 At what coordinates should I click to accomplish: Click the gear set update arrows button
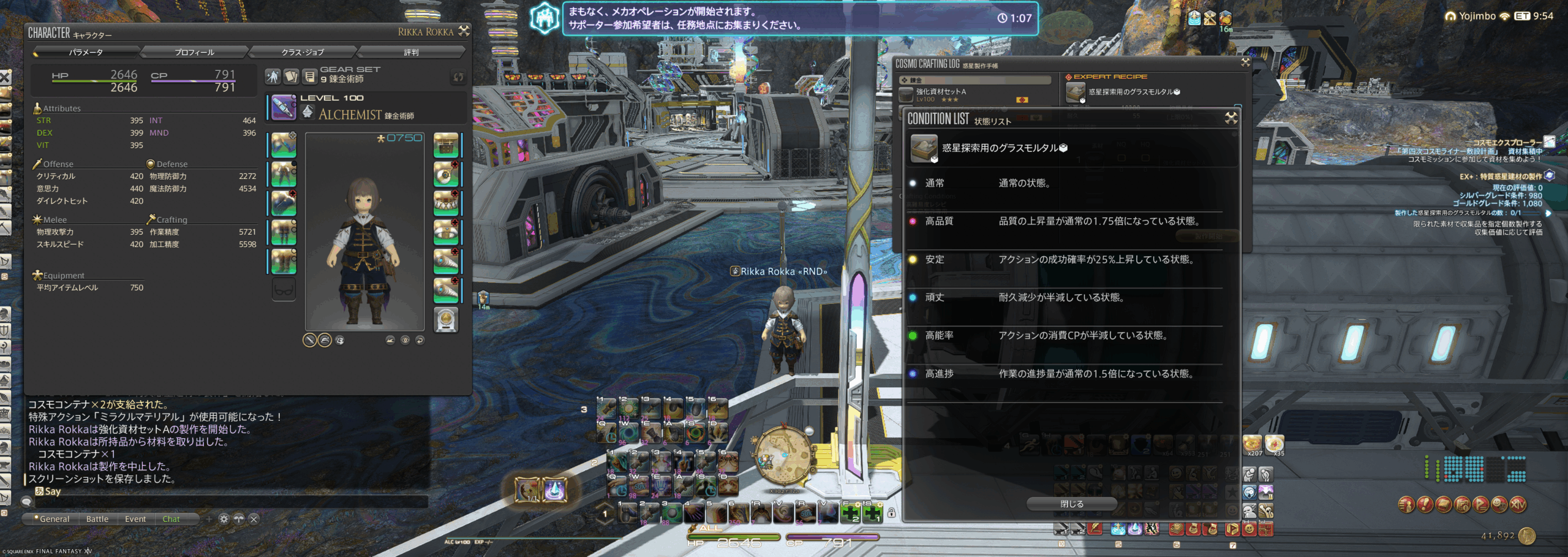click(x=458, y=77)
